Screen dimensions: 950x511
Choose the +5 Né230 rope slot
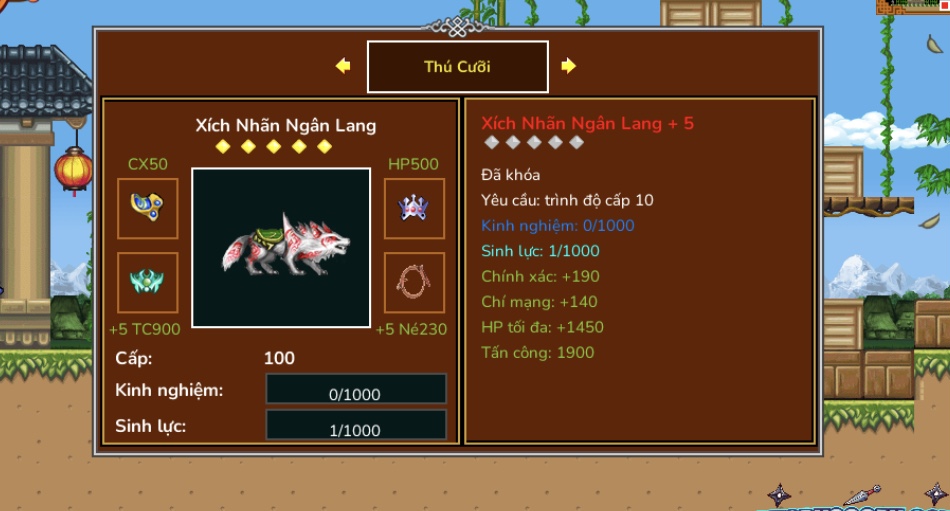(414, 282)
